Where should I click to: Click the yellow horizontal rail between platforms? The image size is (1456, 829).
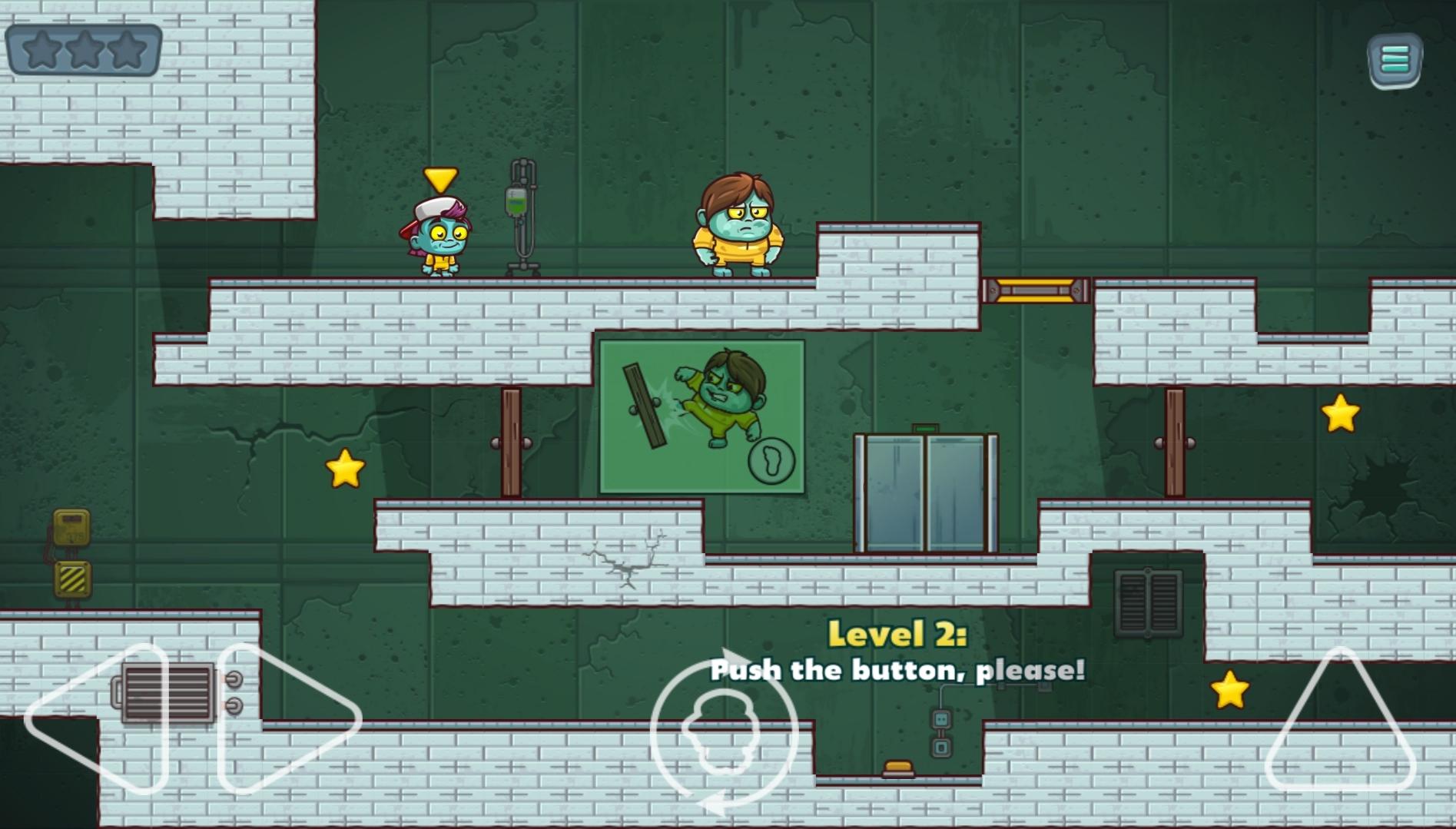coord(1036,290)
